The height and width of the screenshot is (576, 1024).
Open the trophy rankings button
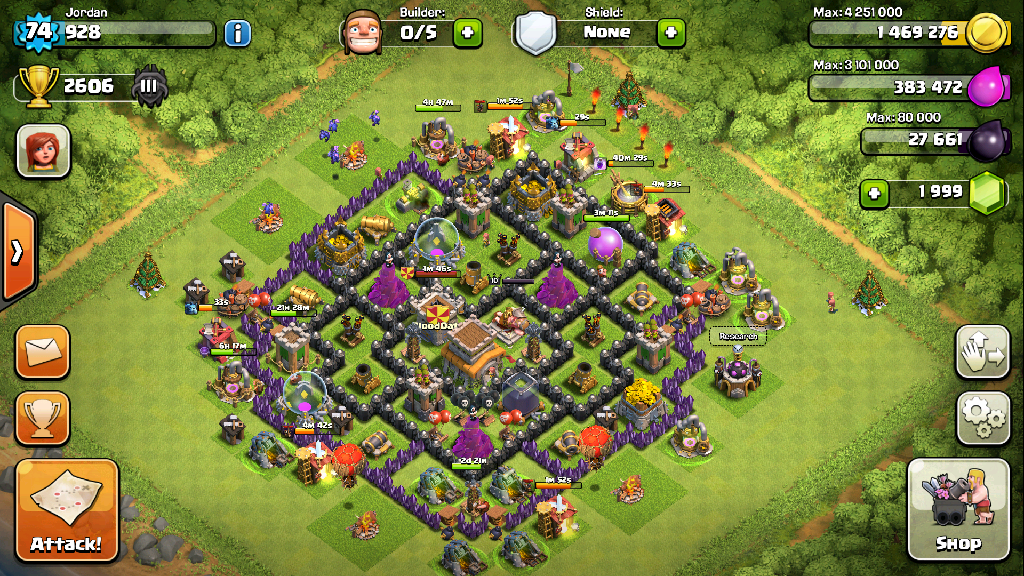tap(42, 417)
